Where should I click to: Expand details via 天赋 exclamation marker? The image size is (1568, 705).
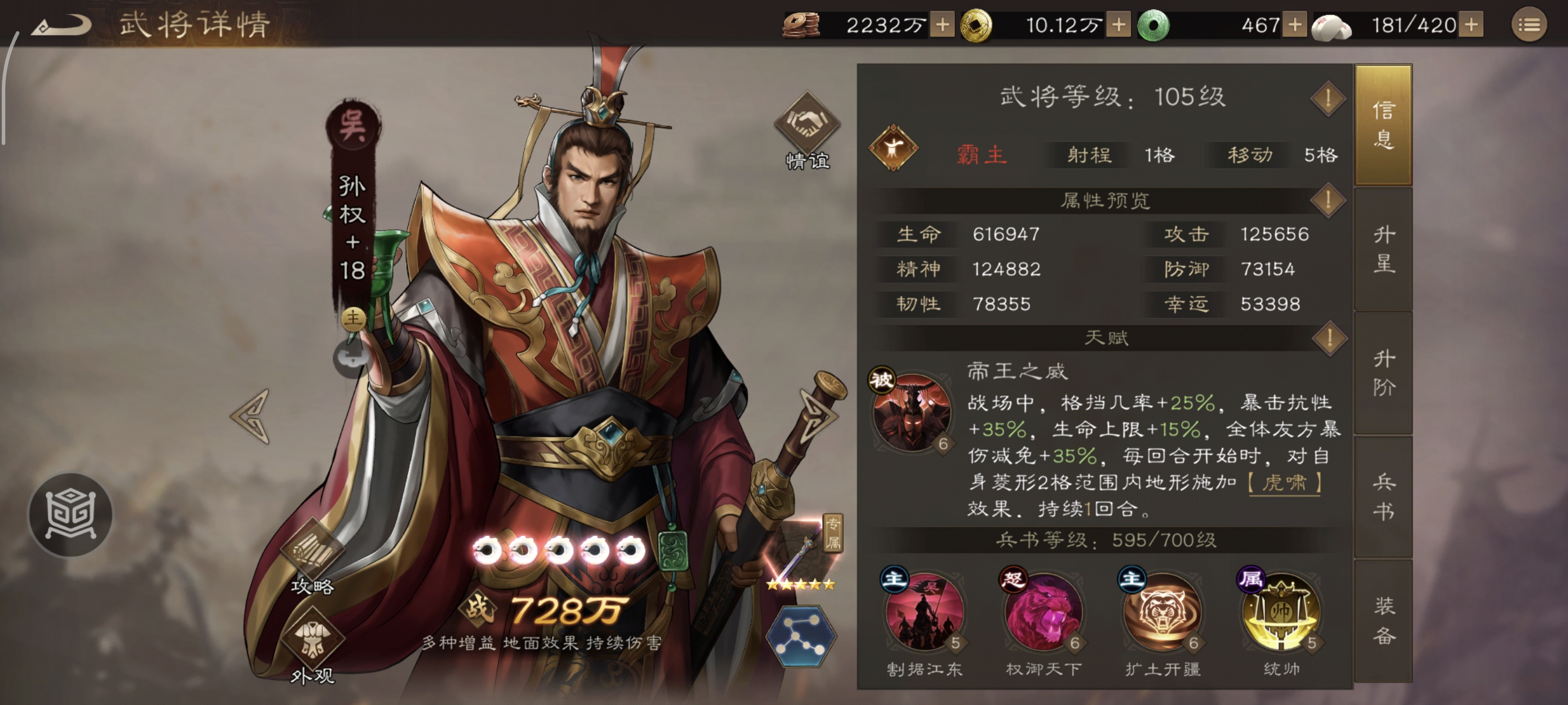pos(1331,337)
